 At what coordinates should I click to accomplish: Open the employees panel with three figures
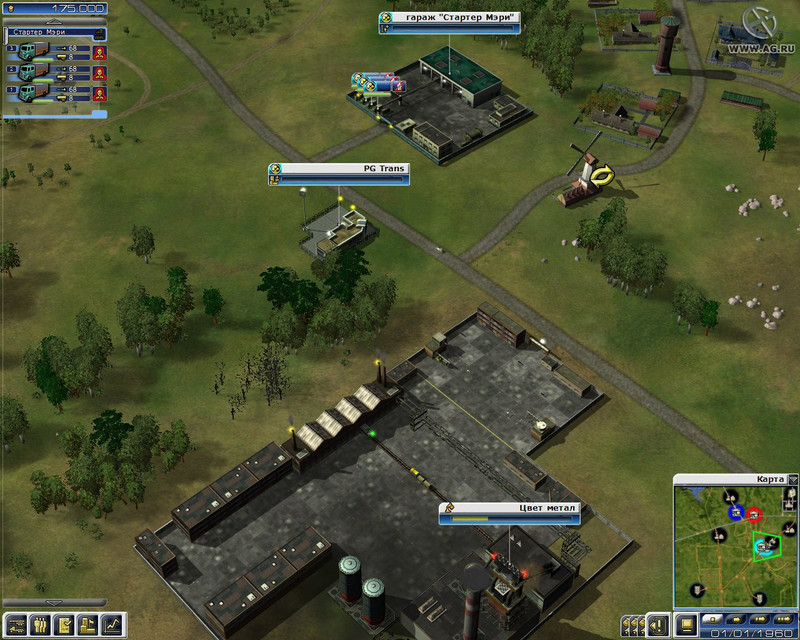41,625
